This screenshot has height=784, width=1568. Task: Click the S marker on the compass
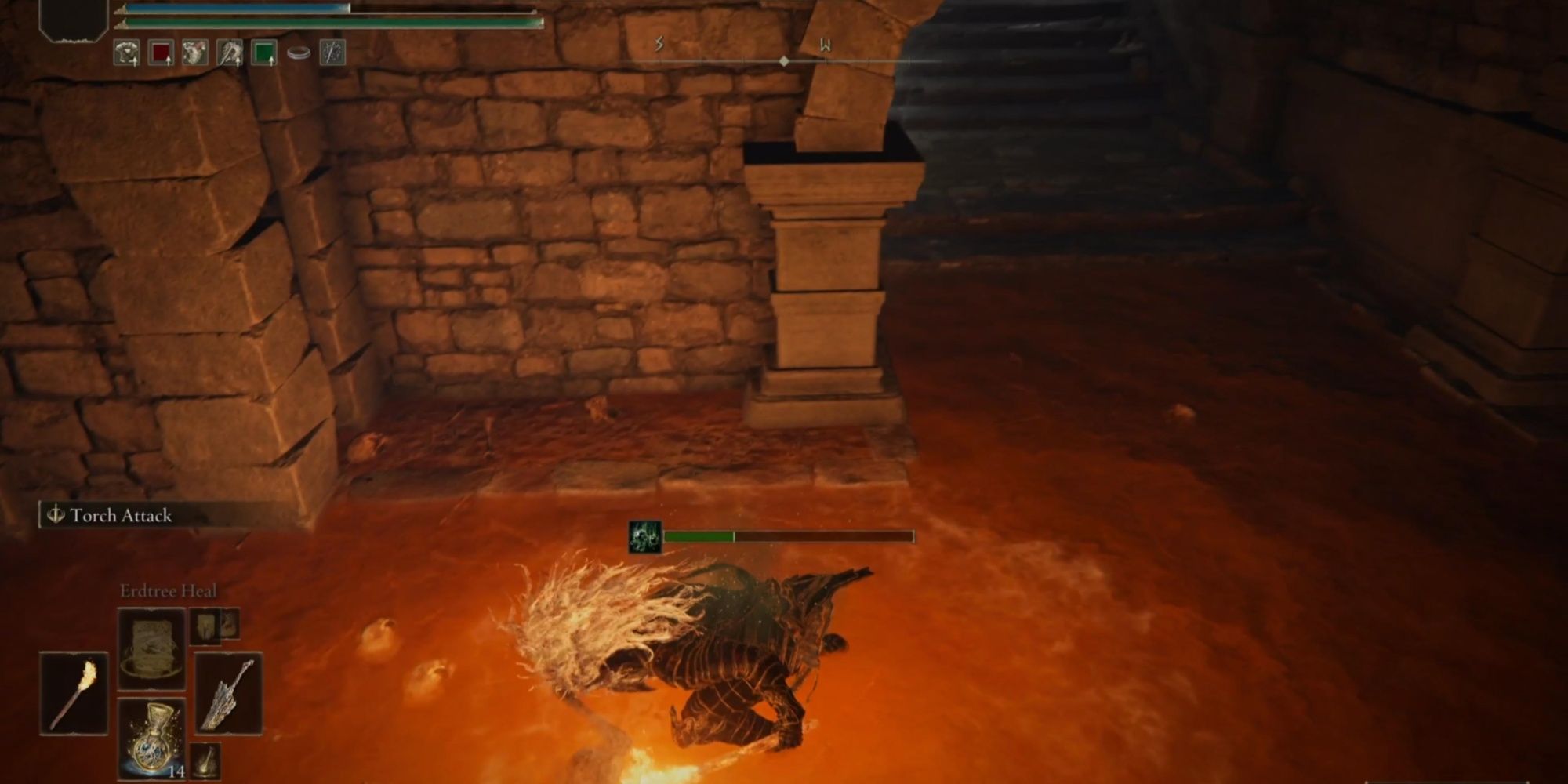click(x=657, y=45)
